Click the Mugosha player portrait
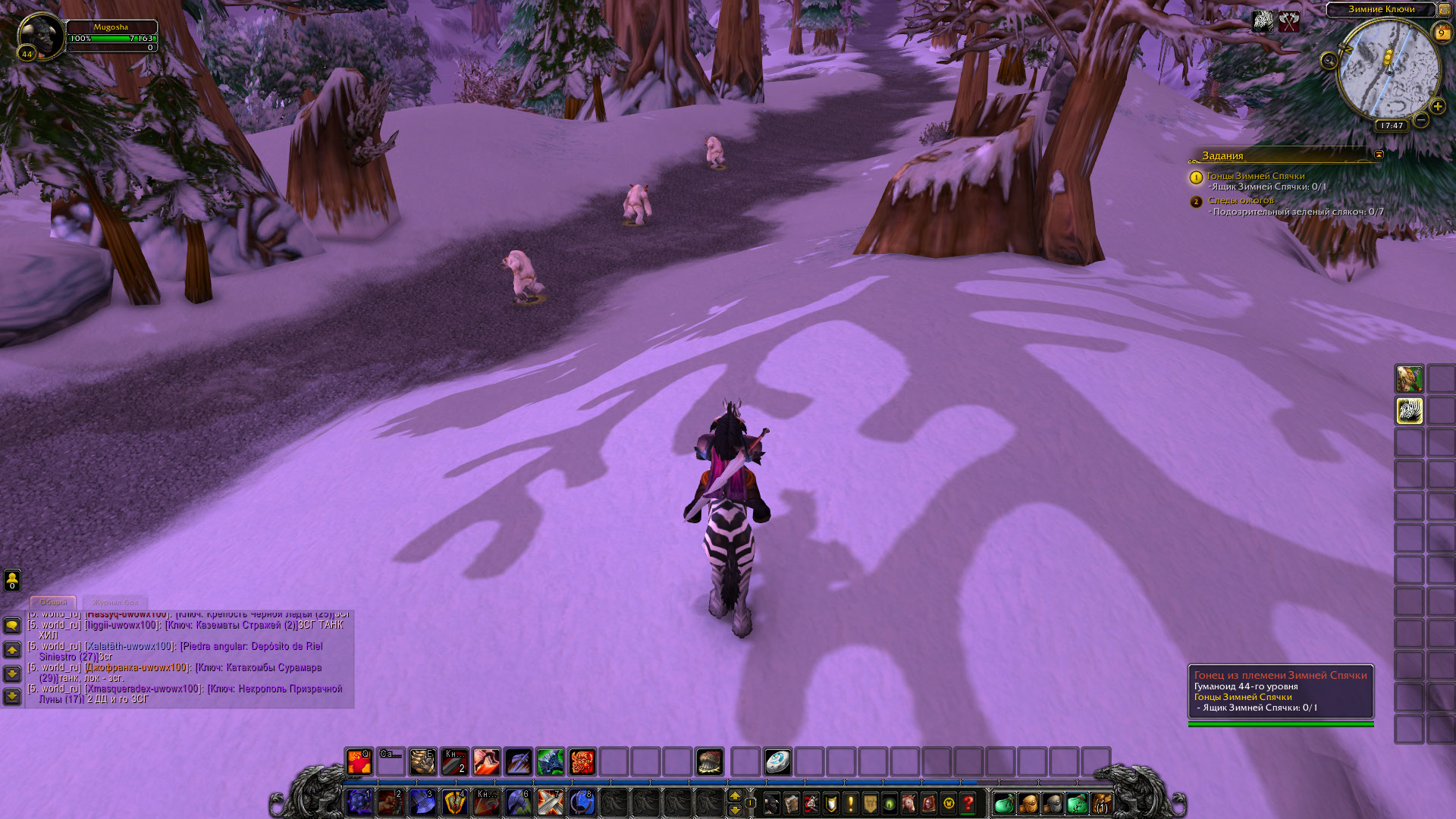Viewport: 1456px width, 819px height. click(39, 36)
